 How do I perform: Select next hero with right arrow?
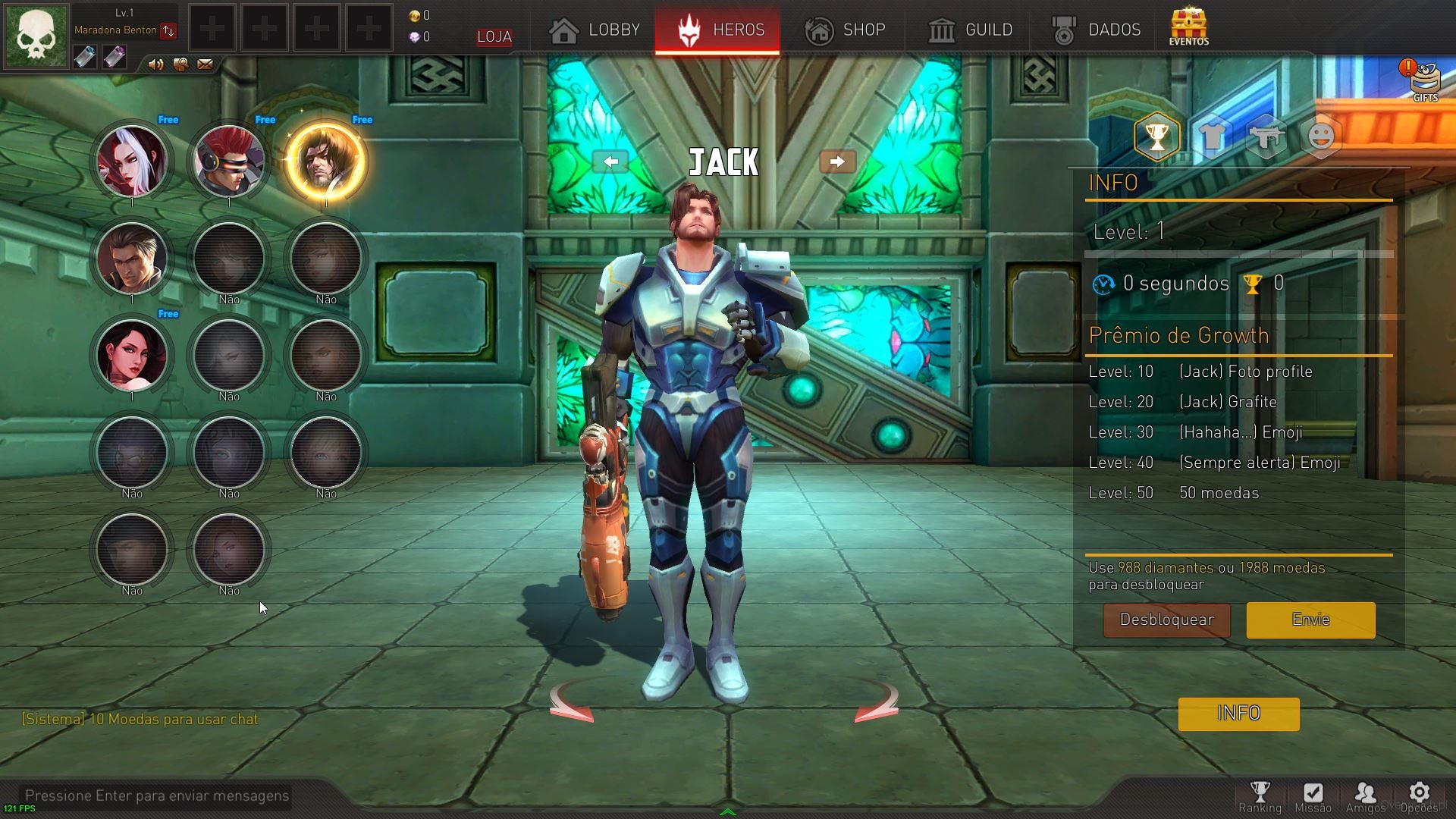tap(837, 162)
